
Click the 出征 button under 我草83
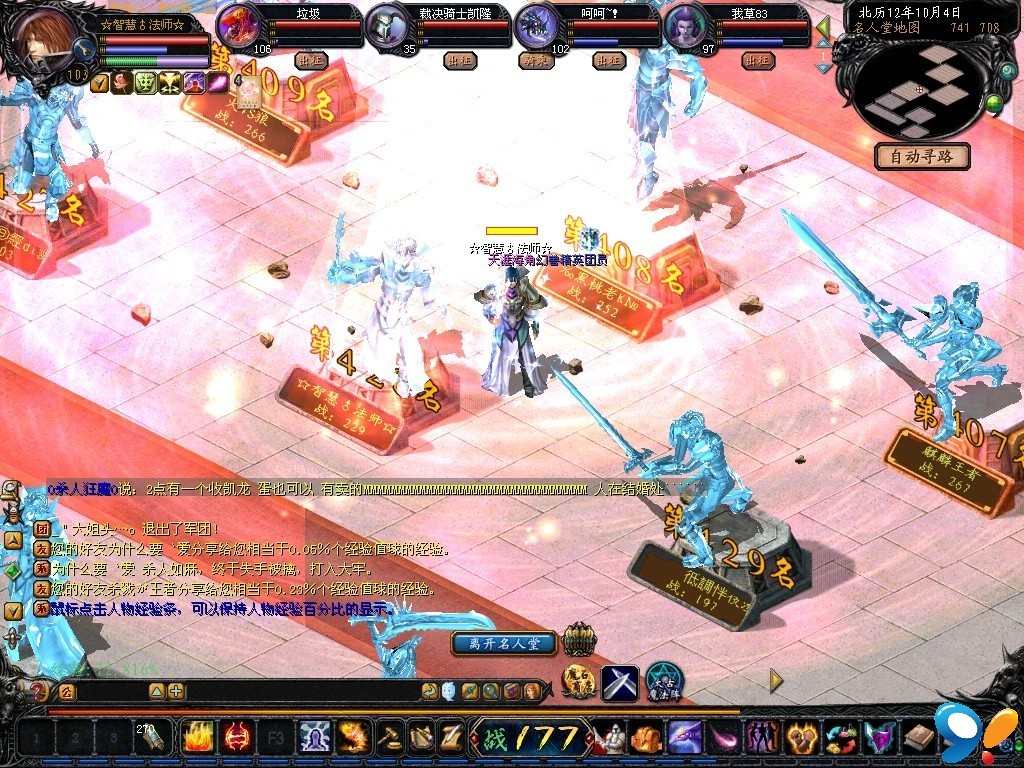pyautogui.click(x=758, y=61)
